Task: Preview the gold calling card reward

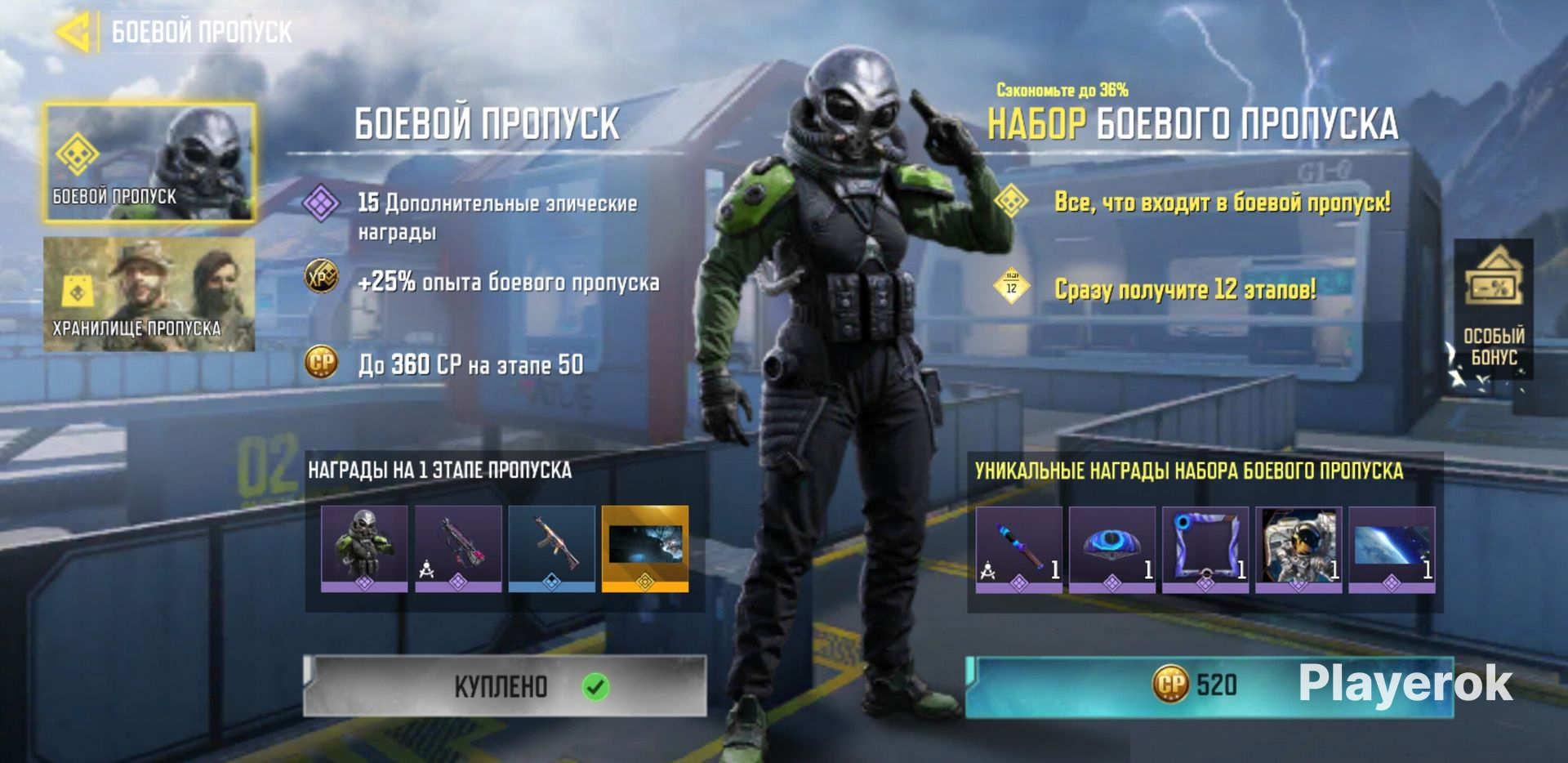Action: click(645, 547)
